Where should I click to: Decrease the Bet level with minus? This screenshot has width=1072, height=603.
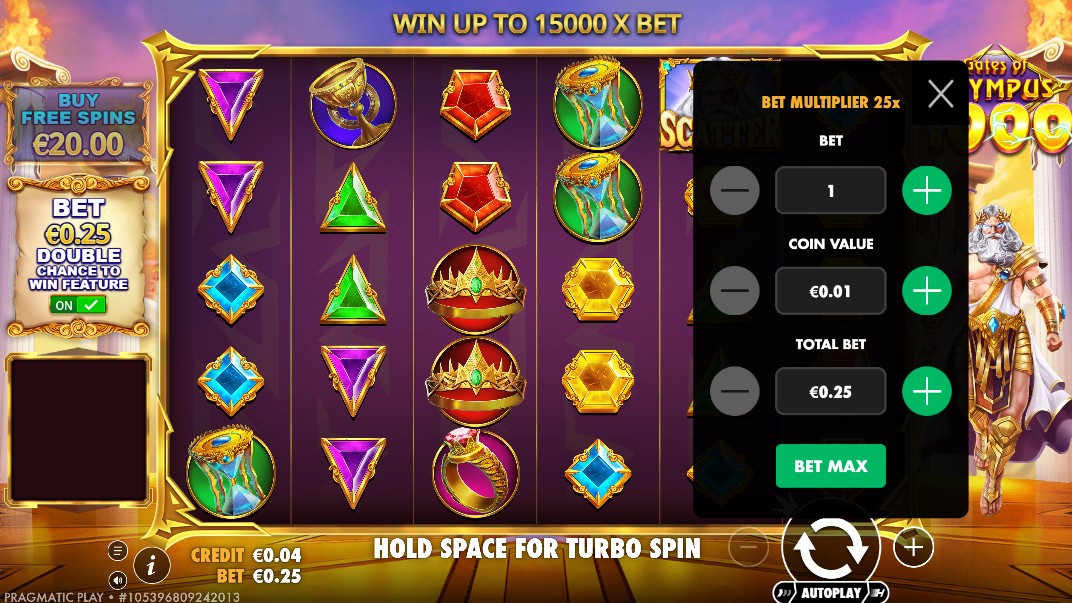[735, 191]
